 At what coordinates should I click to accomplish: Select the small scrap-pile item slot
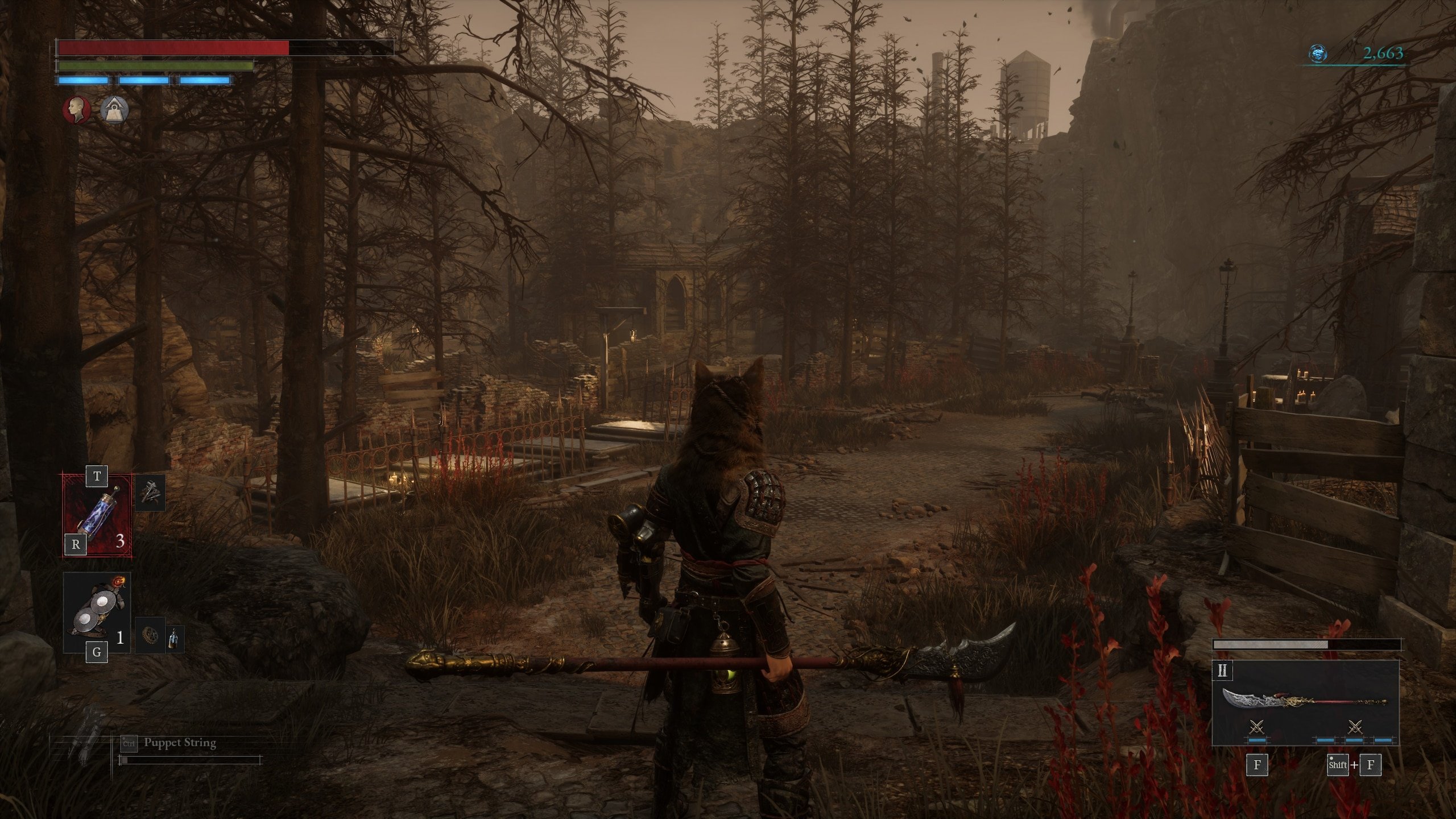coord(151,493)
